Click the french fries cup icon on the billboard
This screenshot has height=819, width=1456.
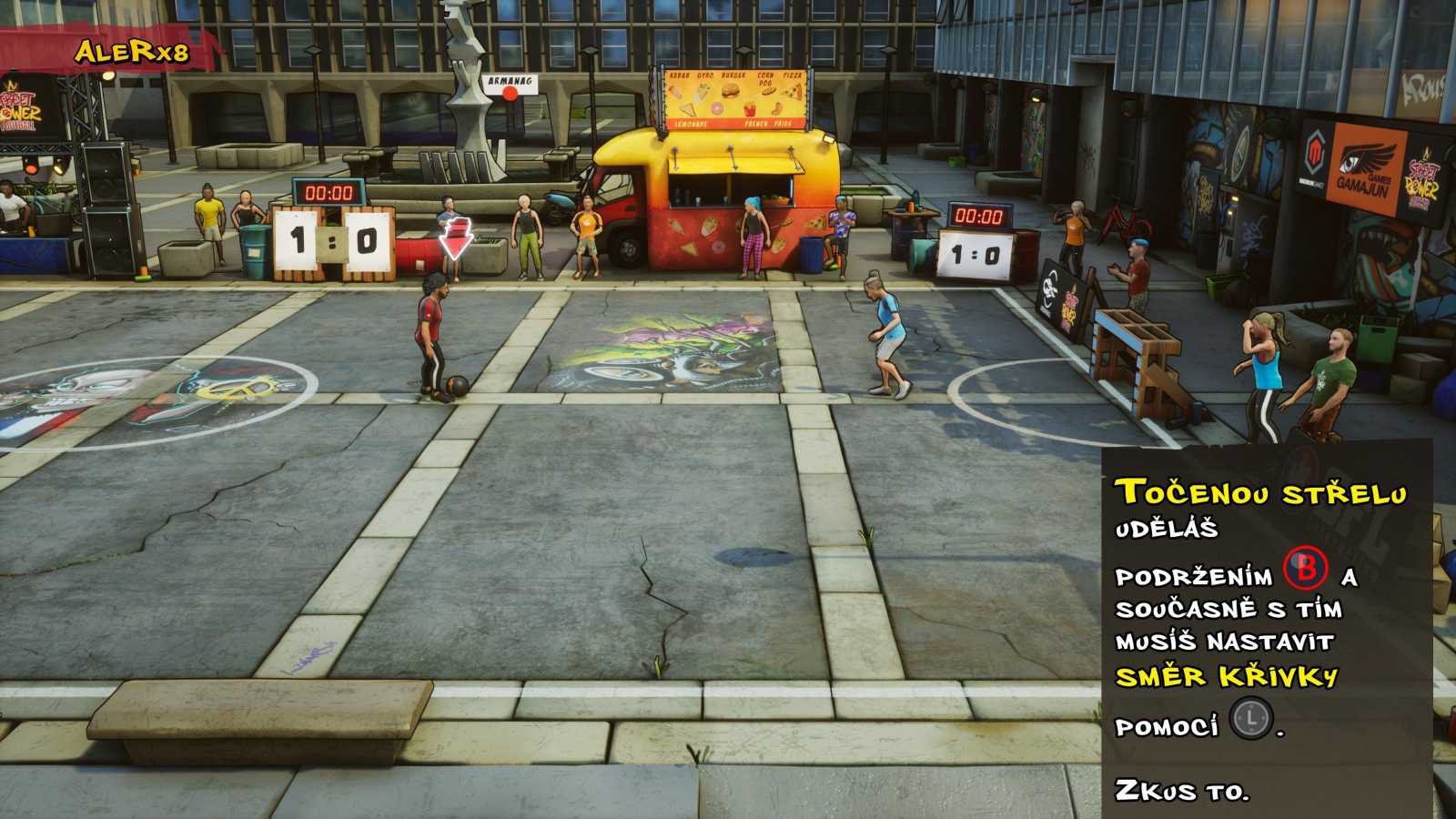point(750,108)
